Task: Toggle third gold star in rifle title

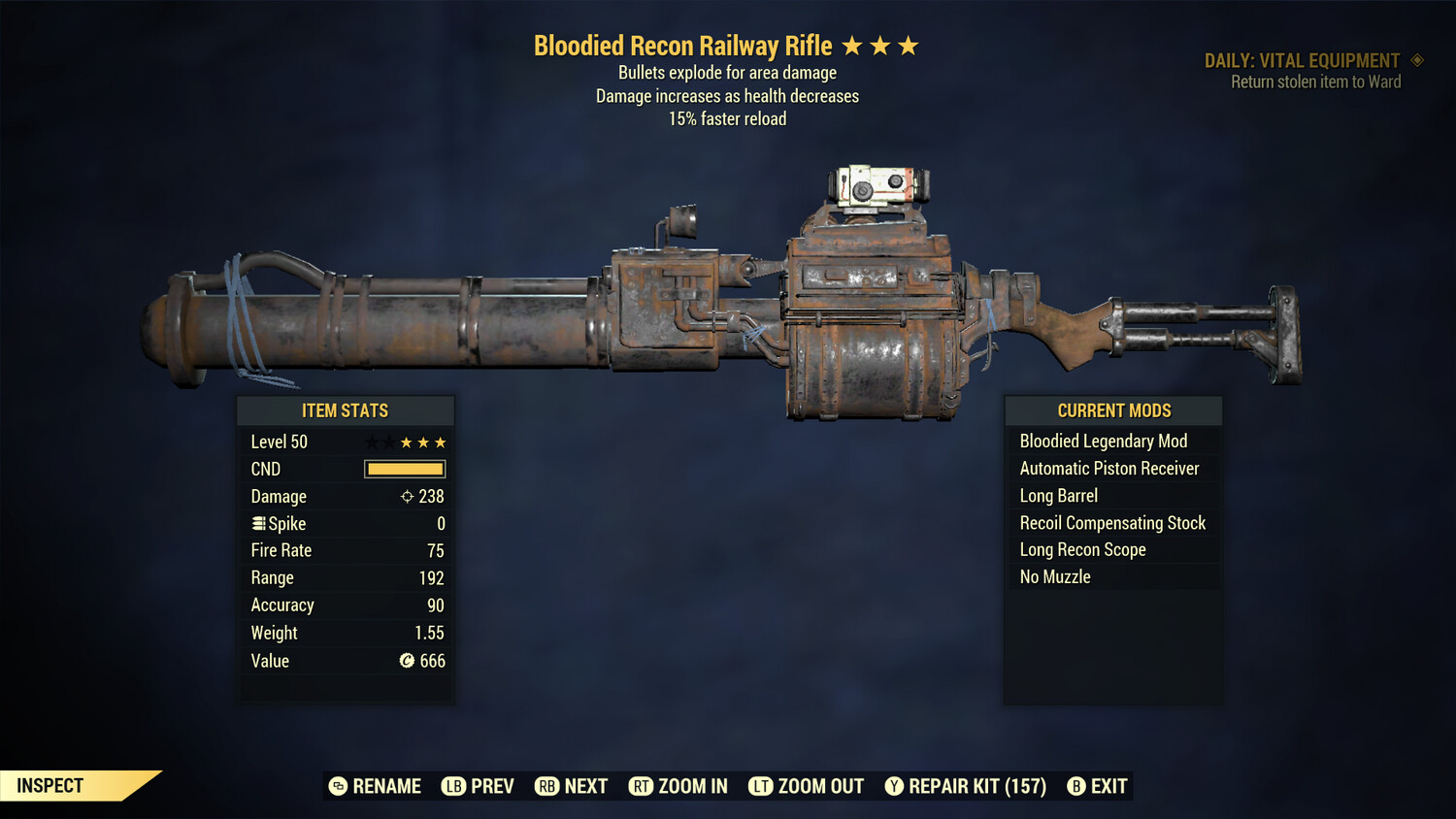Action: [909, 44]
